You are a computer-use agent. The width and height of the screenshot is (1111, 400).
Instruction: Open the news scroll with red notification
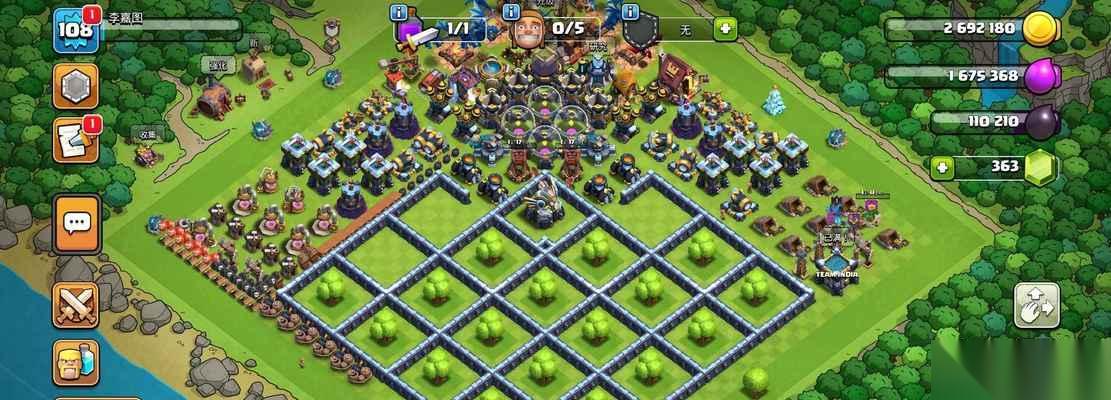click(x=75, y=140)
